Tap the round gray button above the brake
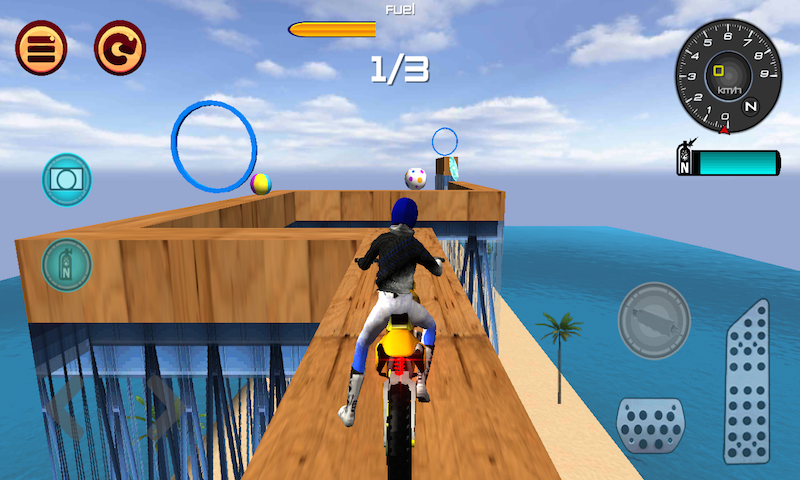 pos(654,322)
